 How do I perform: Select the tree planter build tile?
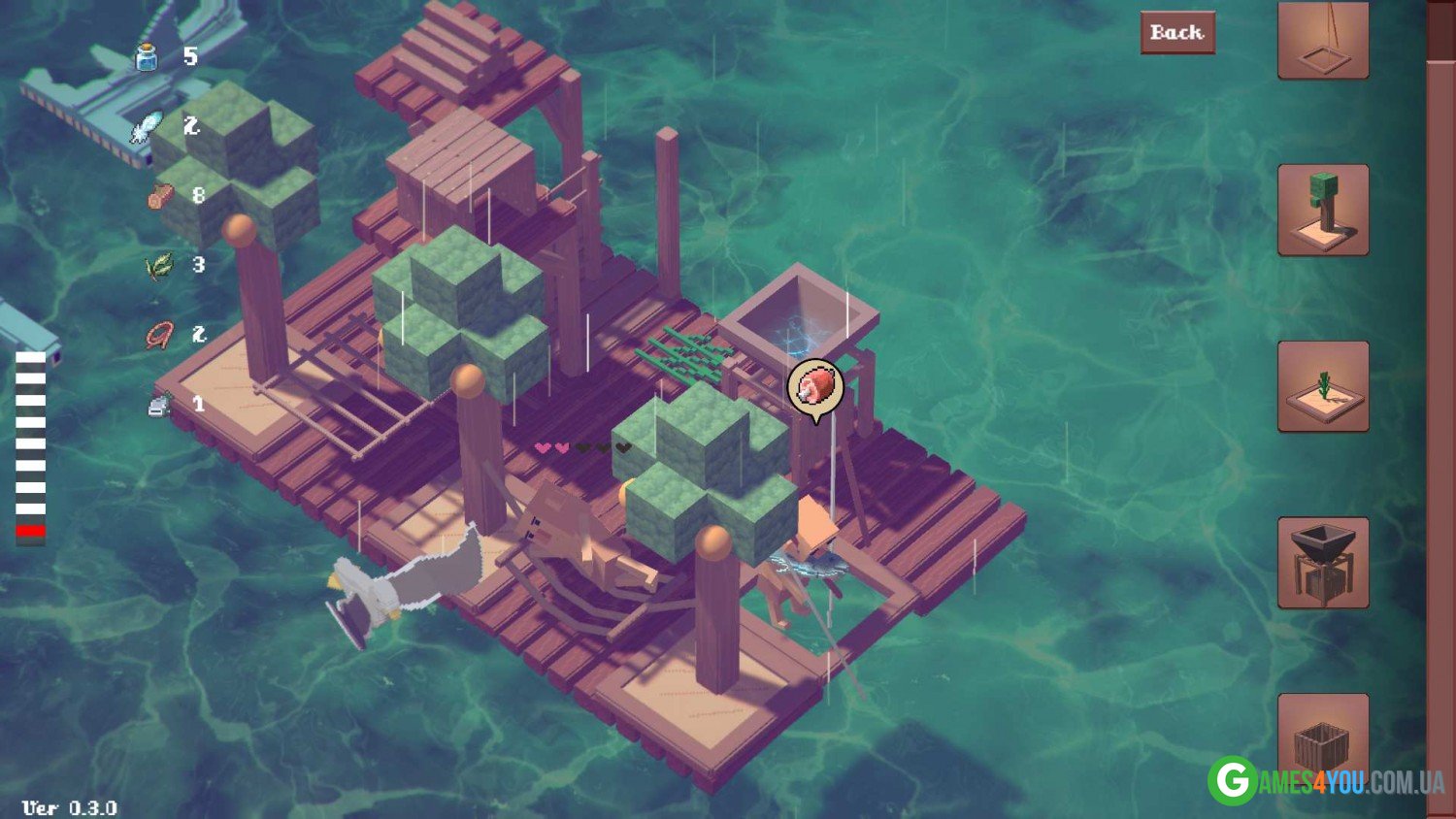point(1323,210)
